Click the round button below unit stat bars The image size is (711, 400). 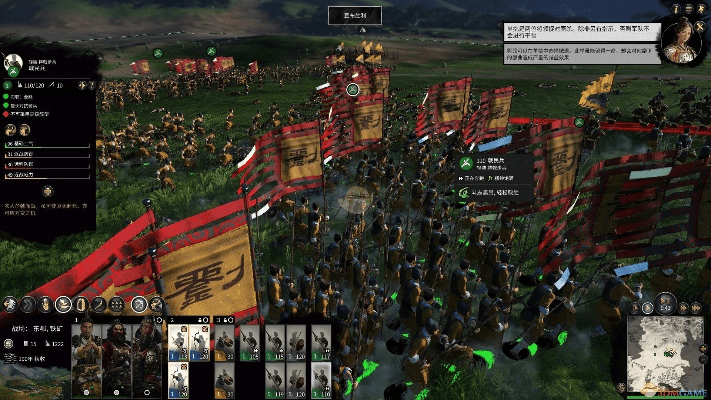48,190
